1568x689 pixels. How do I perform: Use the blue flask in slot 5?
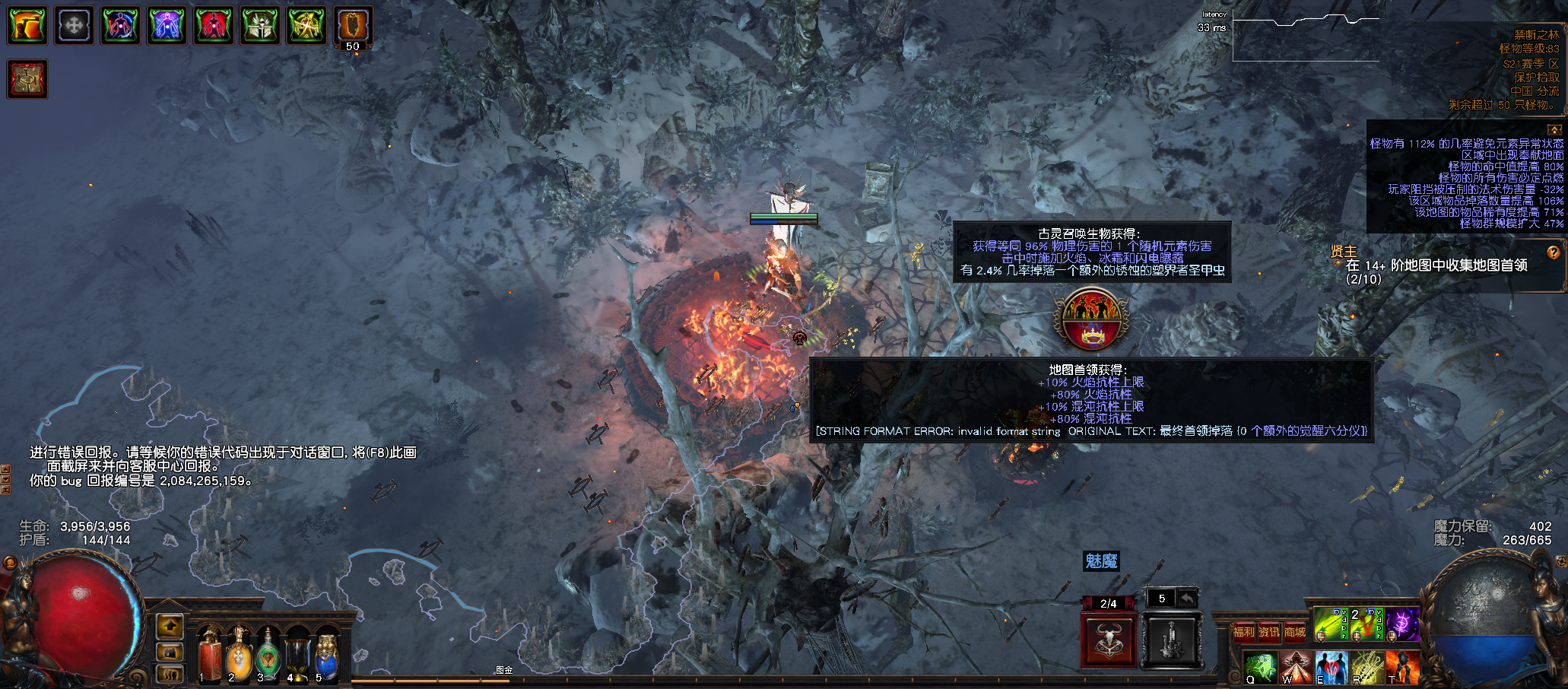point(326,654)
